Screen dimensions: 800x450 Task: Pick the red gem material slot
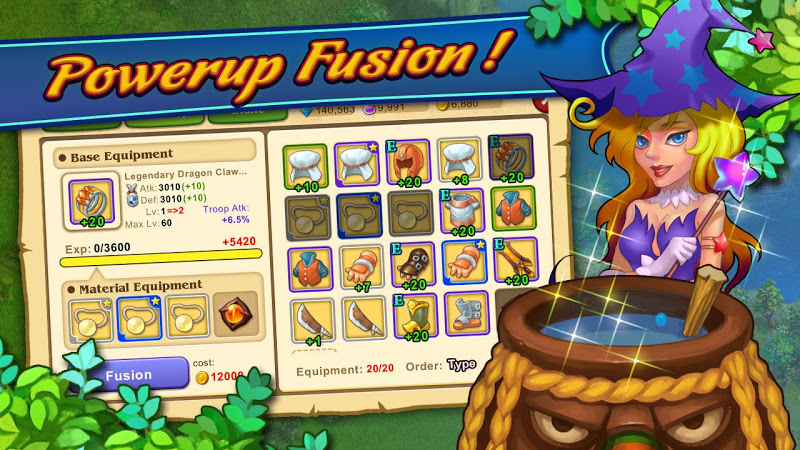(235, 316)
